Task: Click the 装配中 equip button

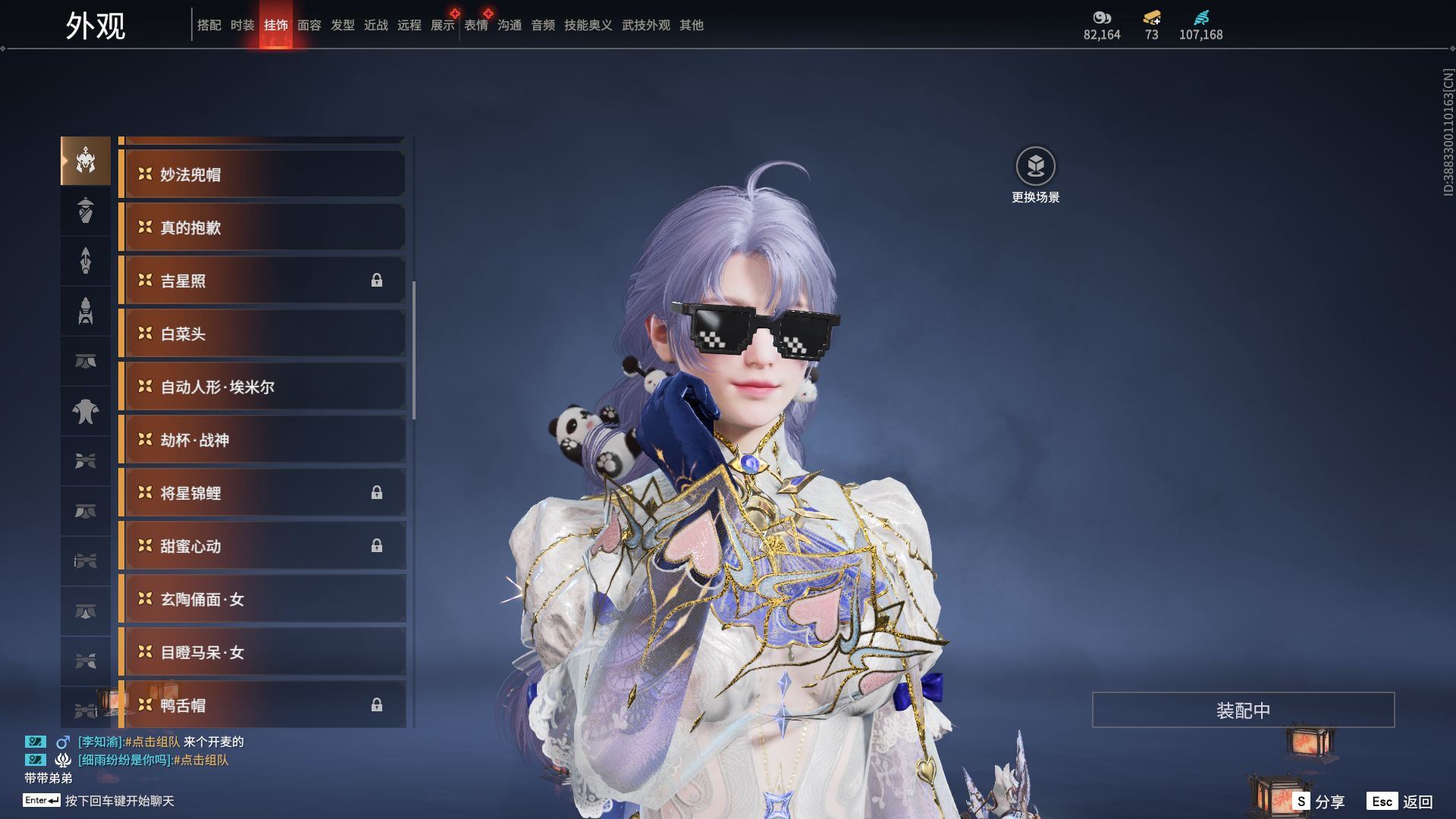Action: point(1243,710)
